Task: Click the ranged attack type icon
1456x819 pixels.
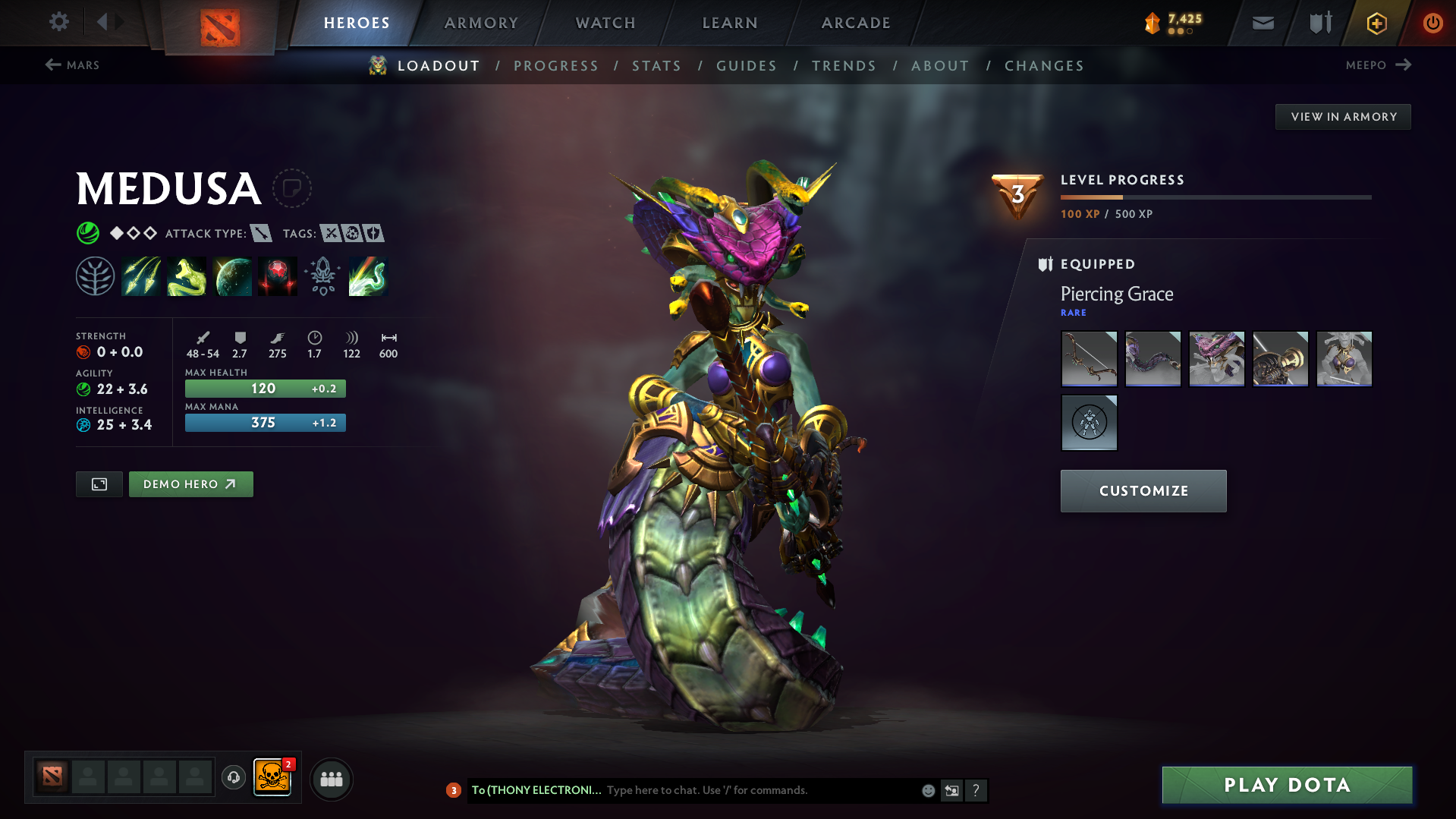Action: (x=262, y=233)
